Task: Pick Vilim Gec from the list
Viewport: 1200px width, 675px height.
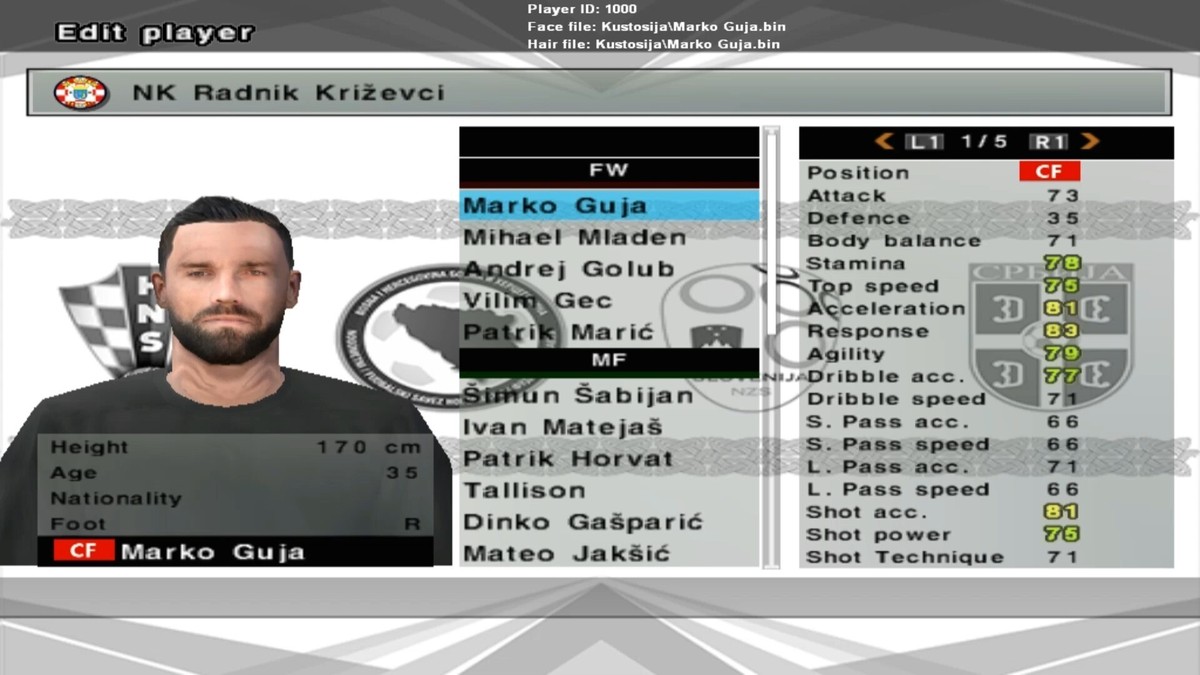Action: pos(538,301)
